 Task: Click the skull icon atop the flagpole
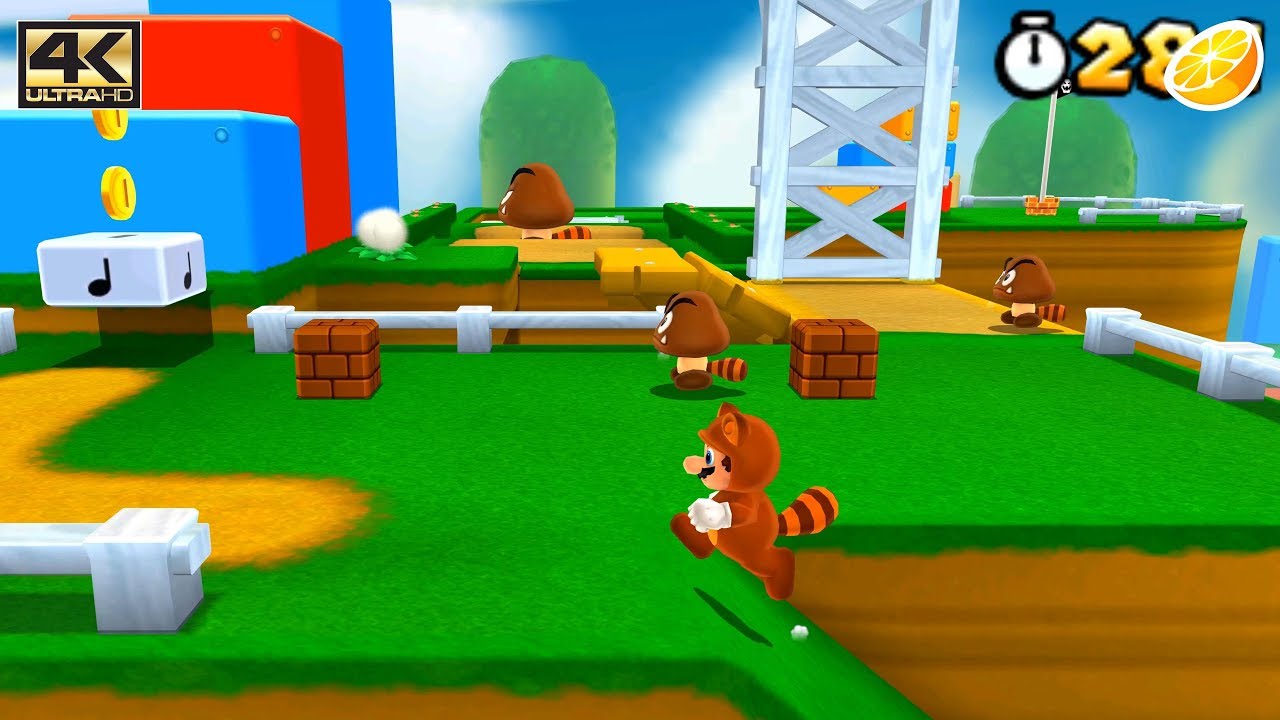[x=1066, y=86]
